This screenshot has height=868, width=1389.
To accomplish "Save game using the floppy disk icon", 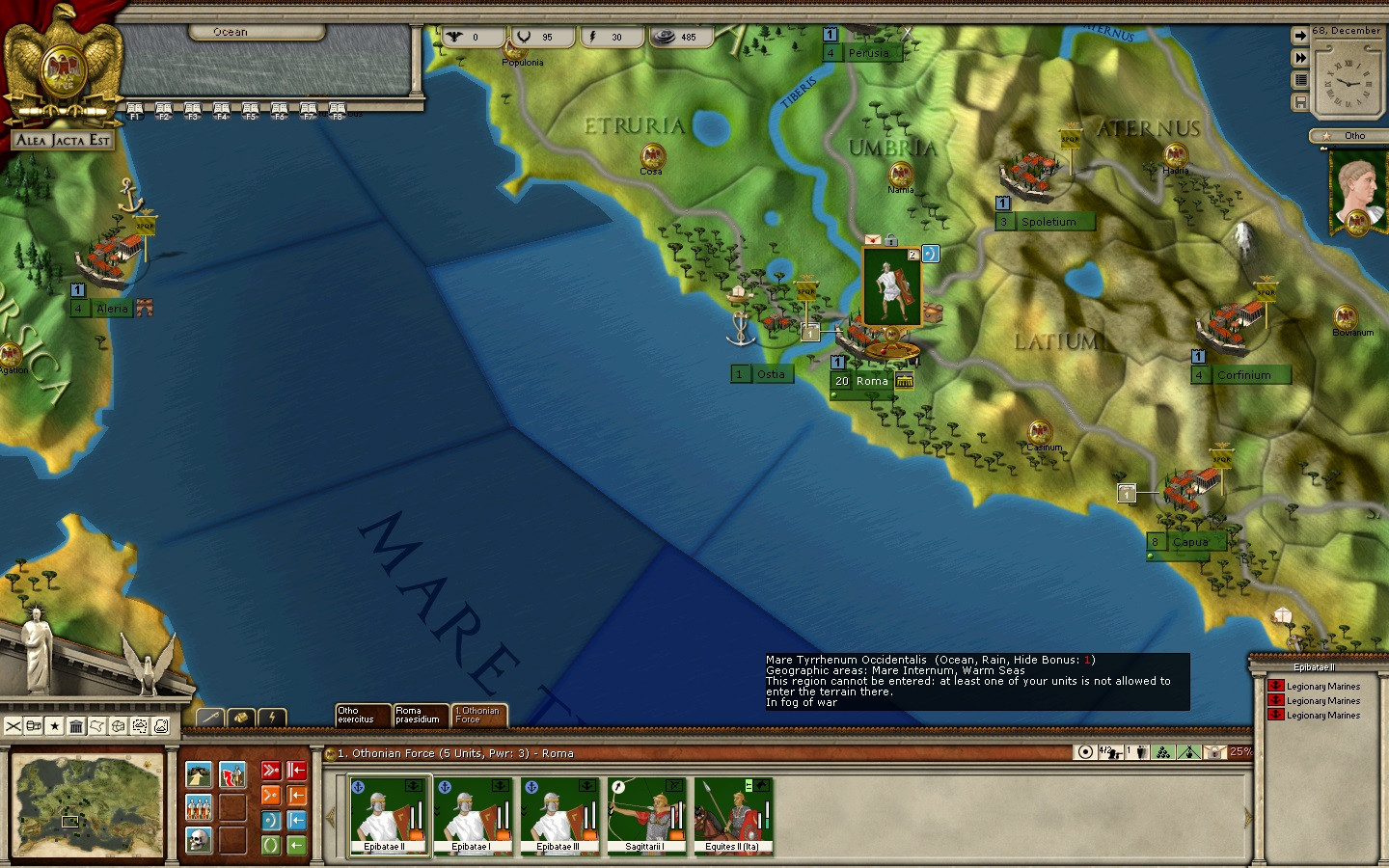I will 1300,102.
